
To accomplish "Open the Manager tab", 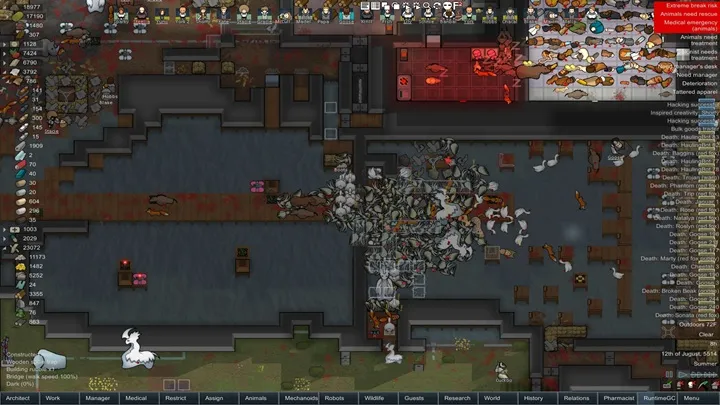I will [98, 398].
